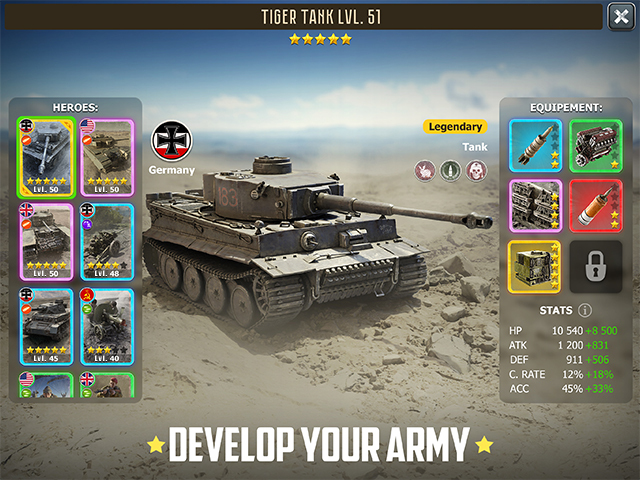Viewport: 640px width, 480px height.
Task: Close the Tiger Tank details screen
Action: [x=620, y=16]
